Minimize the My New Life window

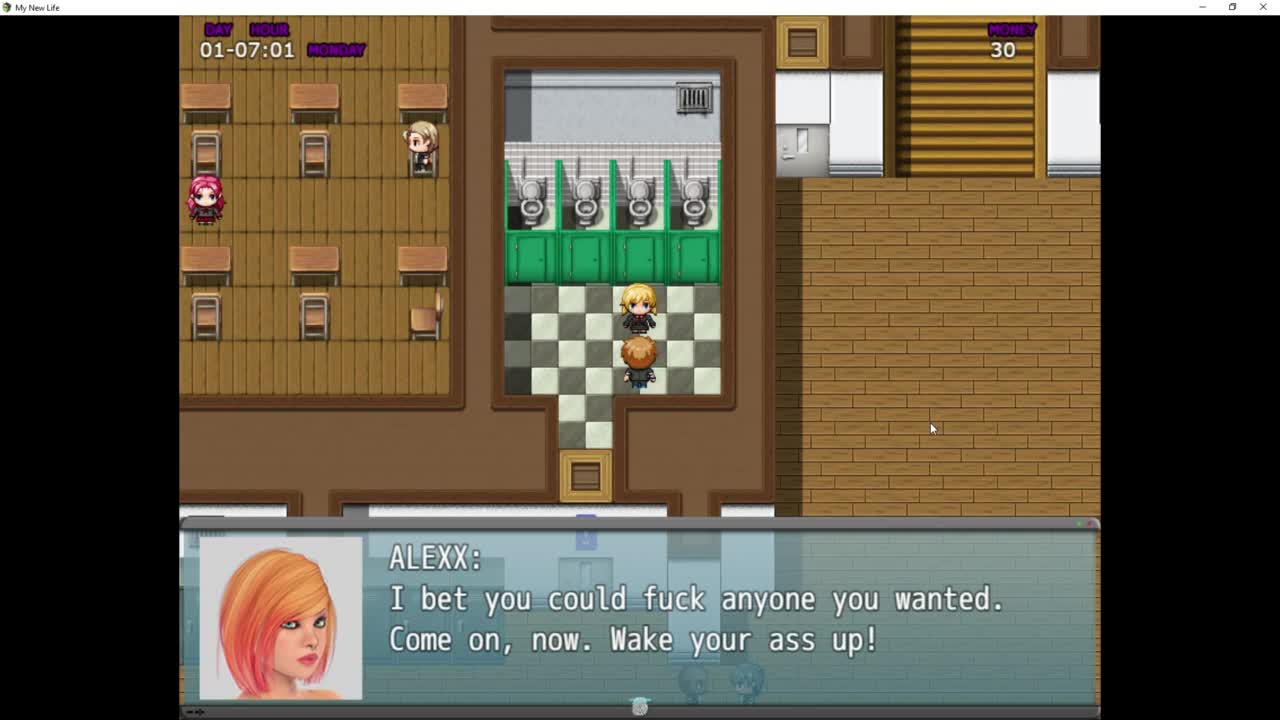[1202, 7]
